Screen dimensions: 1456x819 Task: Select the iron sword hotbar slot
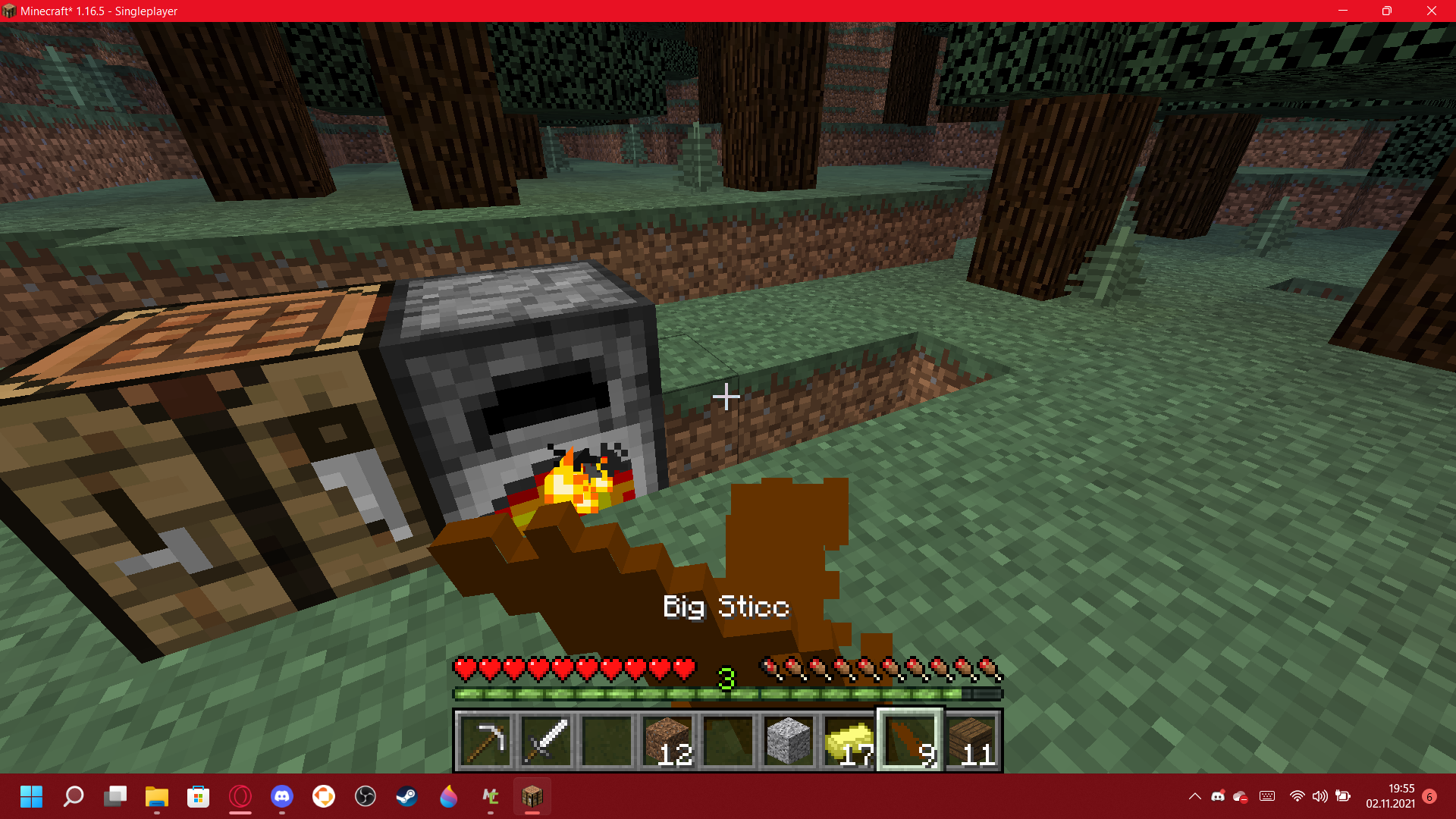coord(545,741)
